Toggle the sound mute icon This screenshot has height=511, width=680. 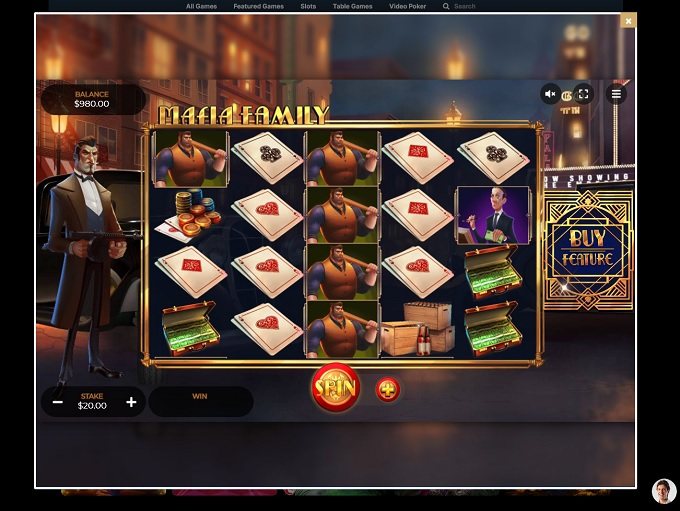[x=550, y=94]
